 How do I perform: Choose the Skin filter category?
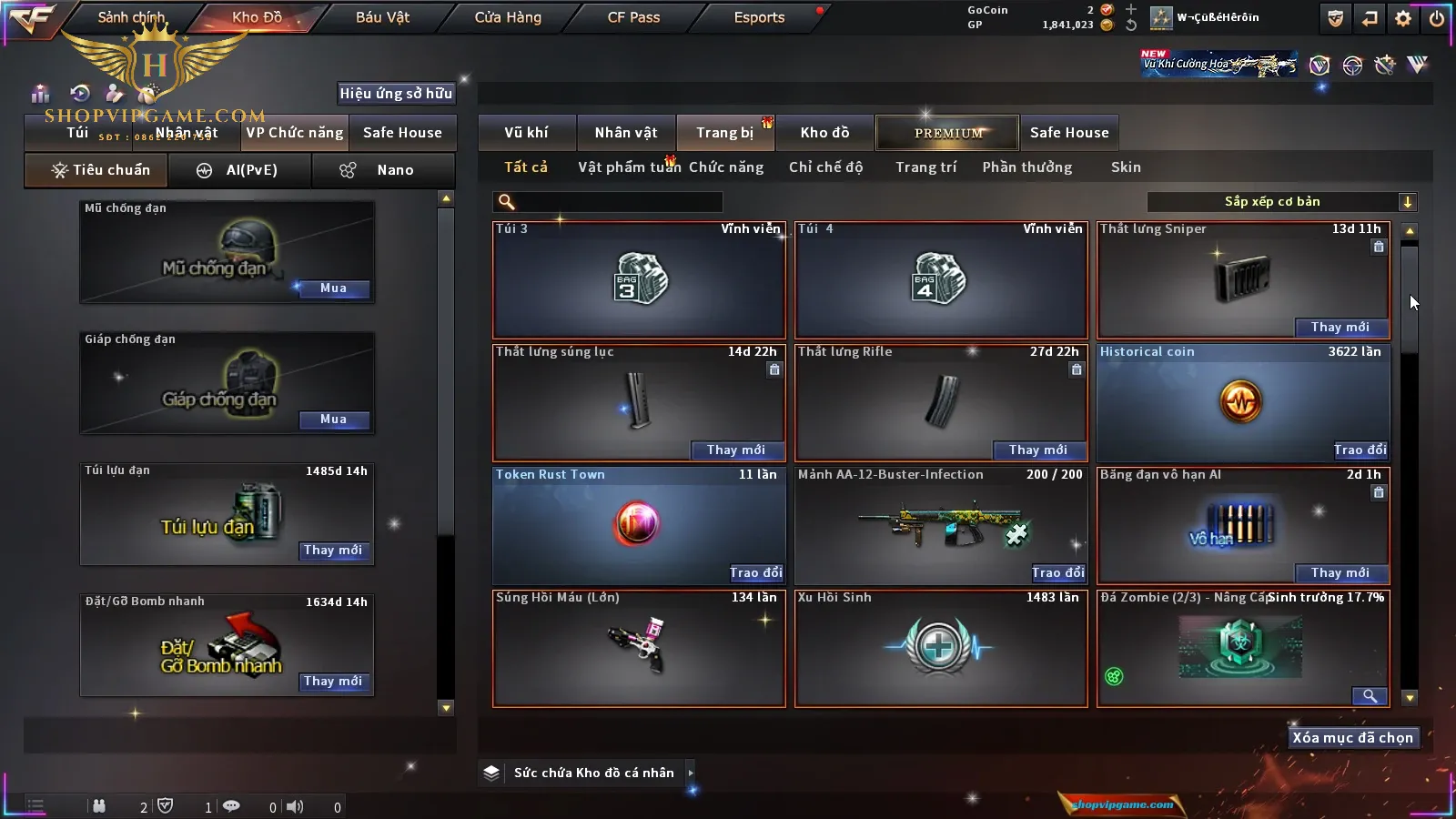pos(1126,167)
